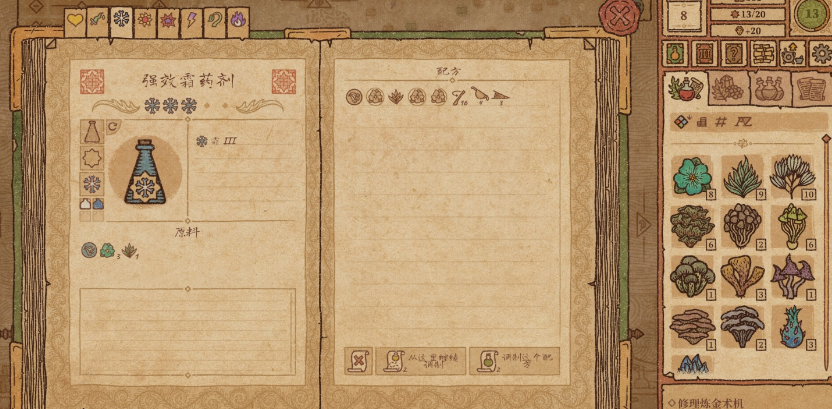Select the lightning bolt bookmark

point(190,20)
